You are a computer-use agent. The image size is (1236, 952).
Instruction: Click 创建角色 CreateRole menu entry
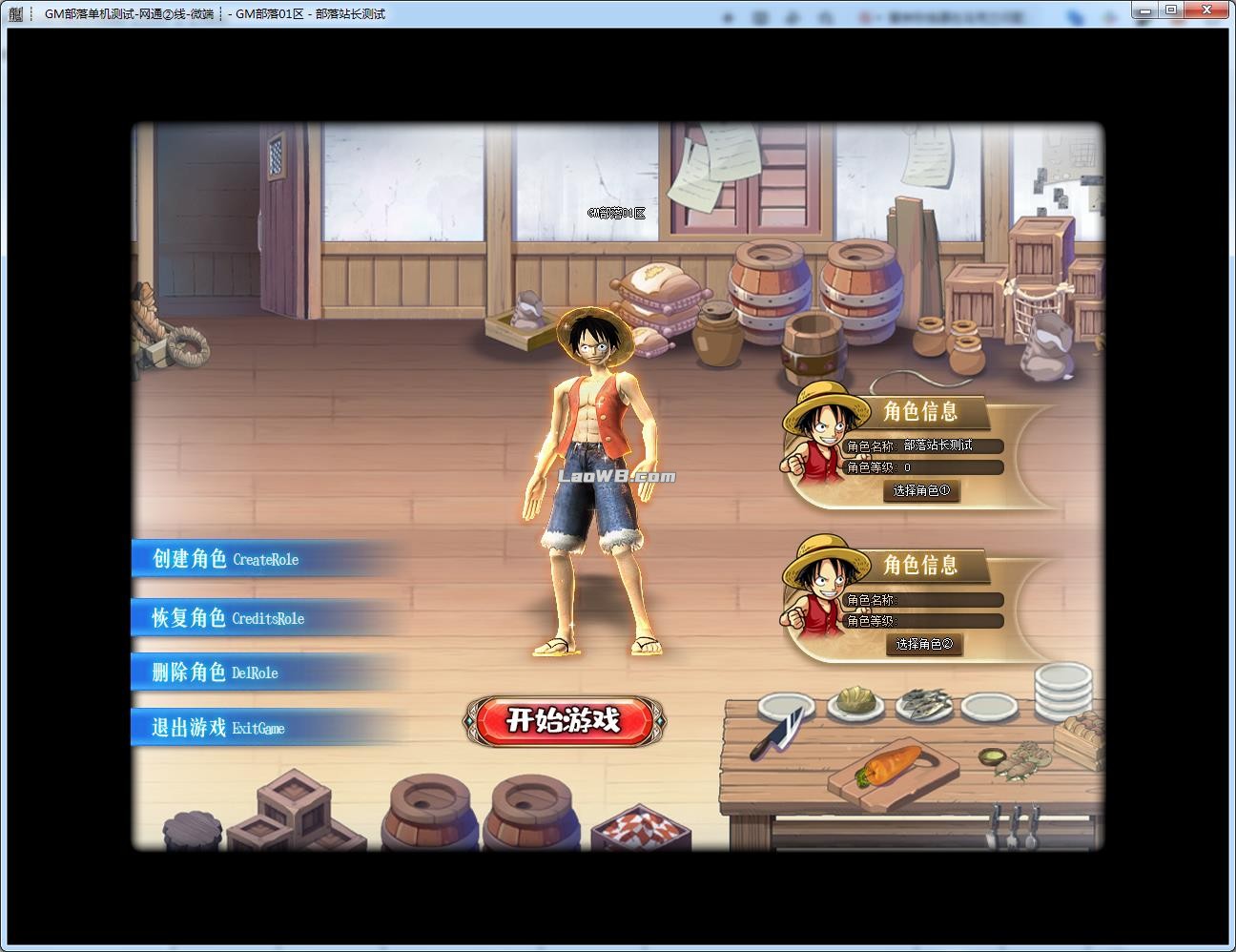coord(227,559)
